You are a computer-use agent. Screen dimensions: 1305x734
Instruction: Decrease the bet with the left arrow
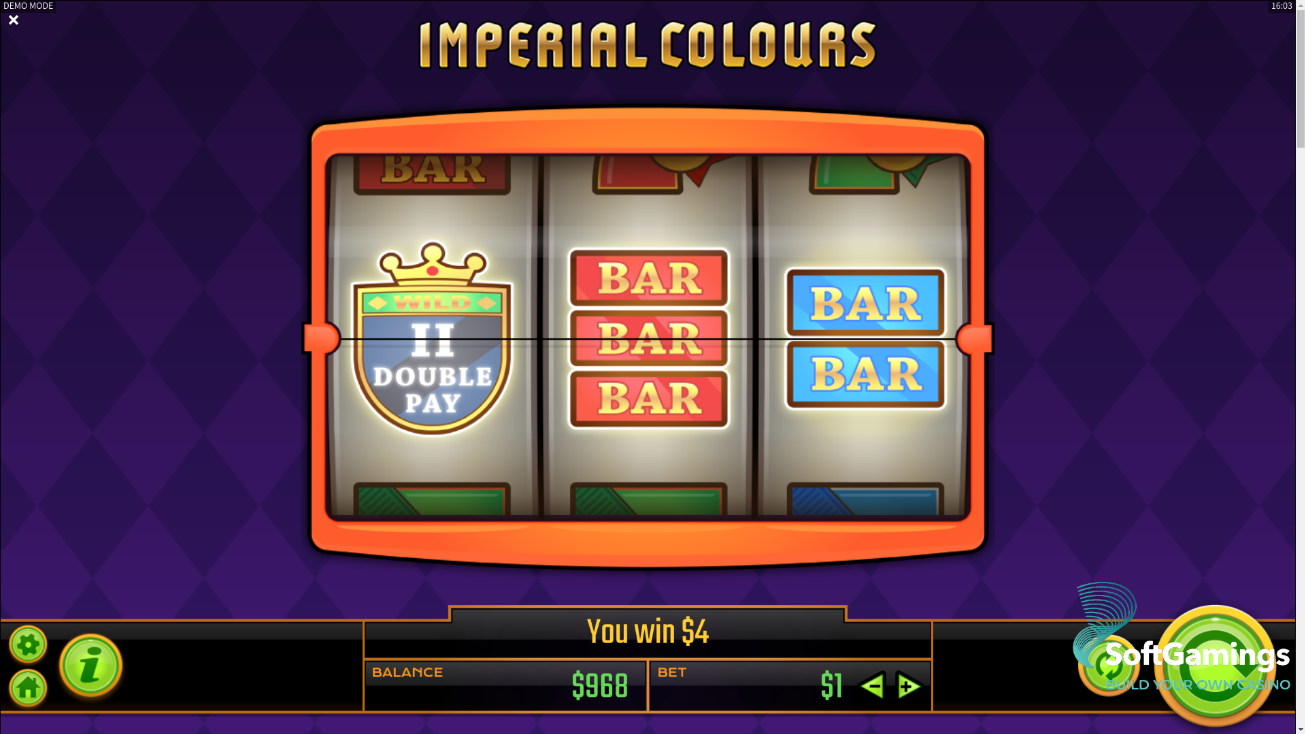871,686
